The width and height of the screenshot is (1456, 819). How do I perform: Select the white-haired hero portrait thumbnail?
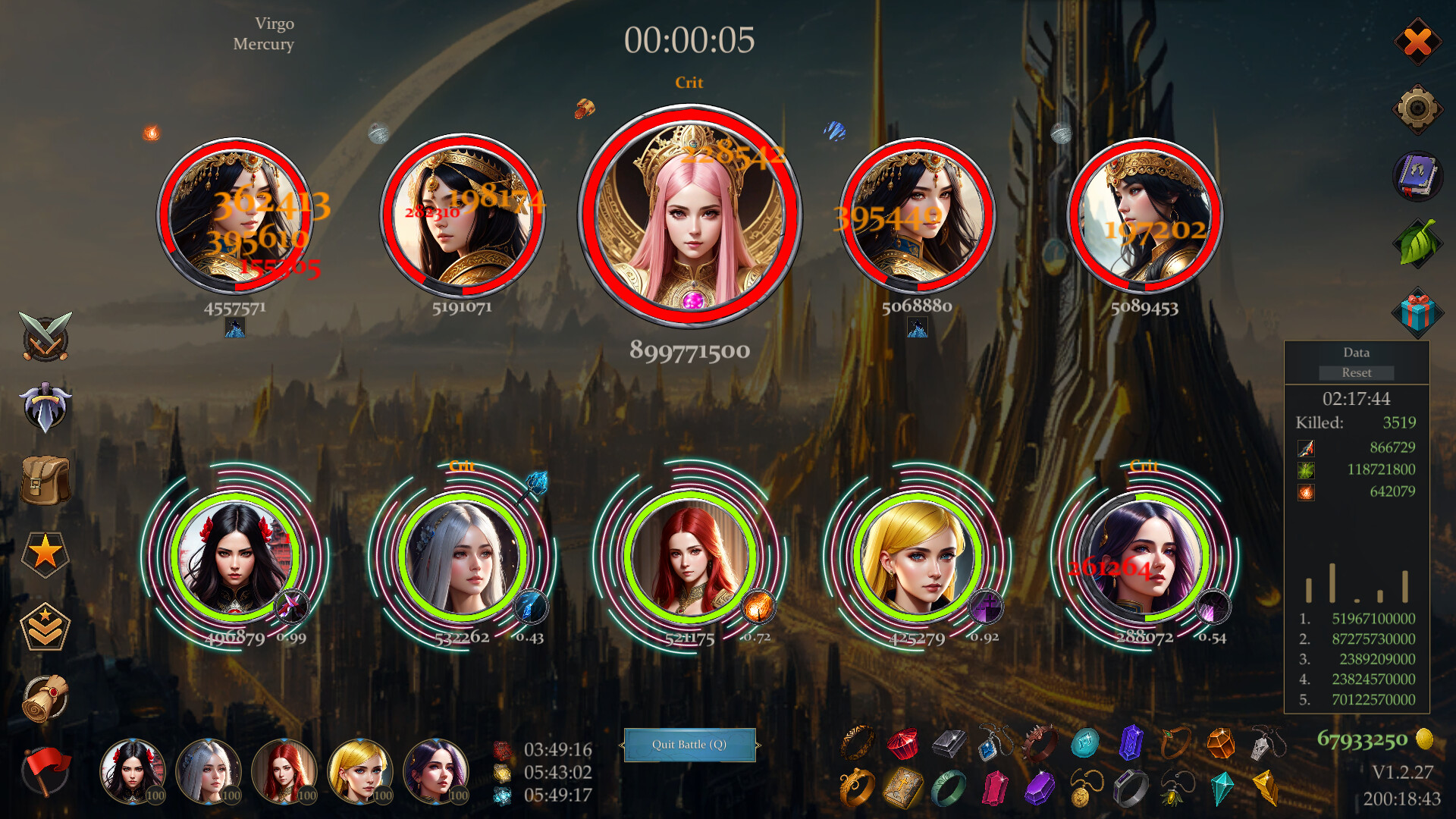click(x=210, y=771)
